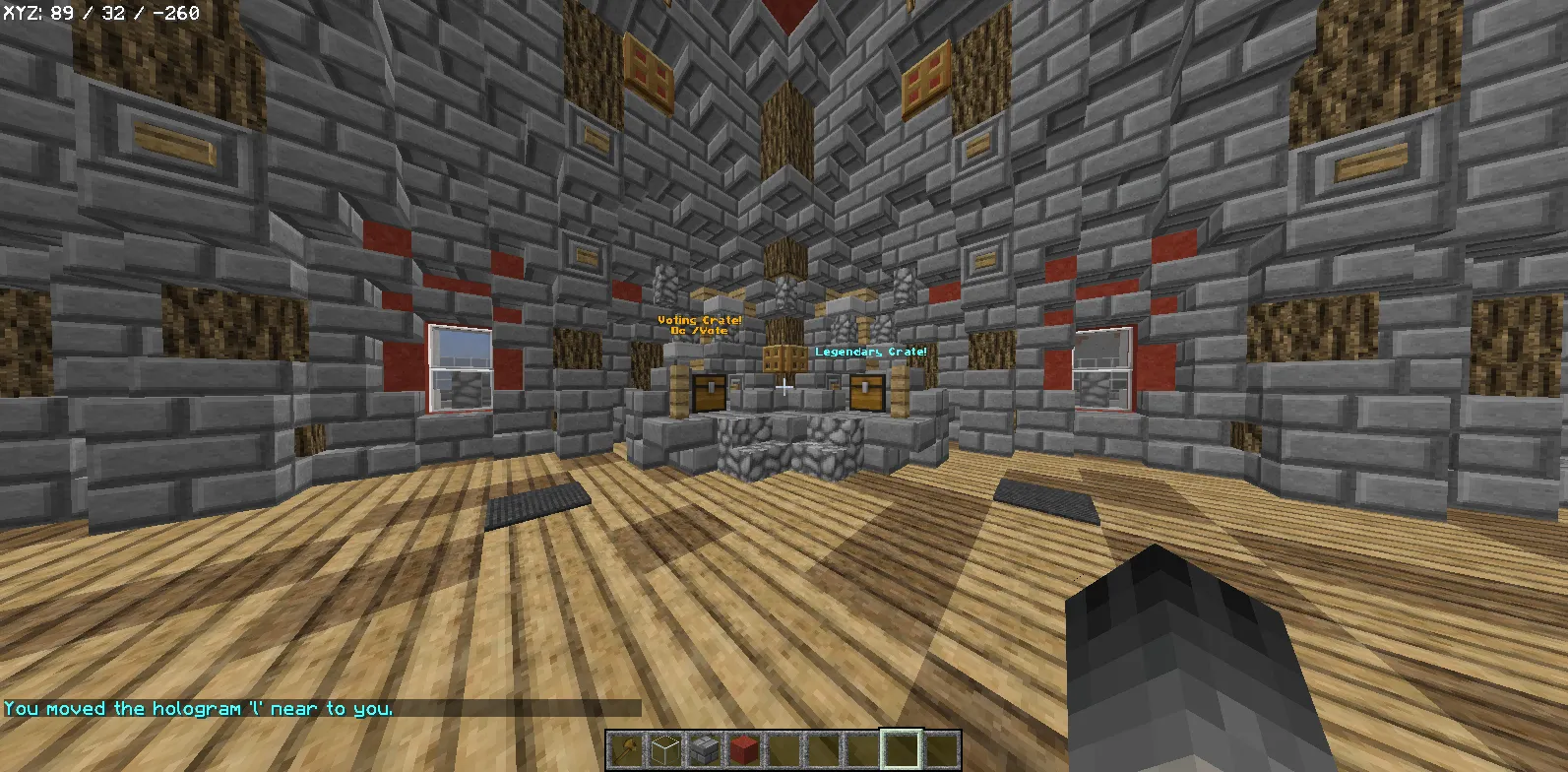The image size is (1568, 772).
Task: Select the wooden axe hotbar slot
Action: coord(625,750)
